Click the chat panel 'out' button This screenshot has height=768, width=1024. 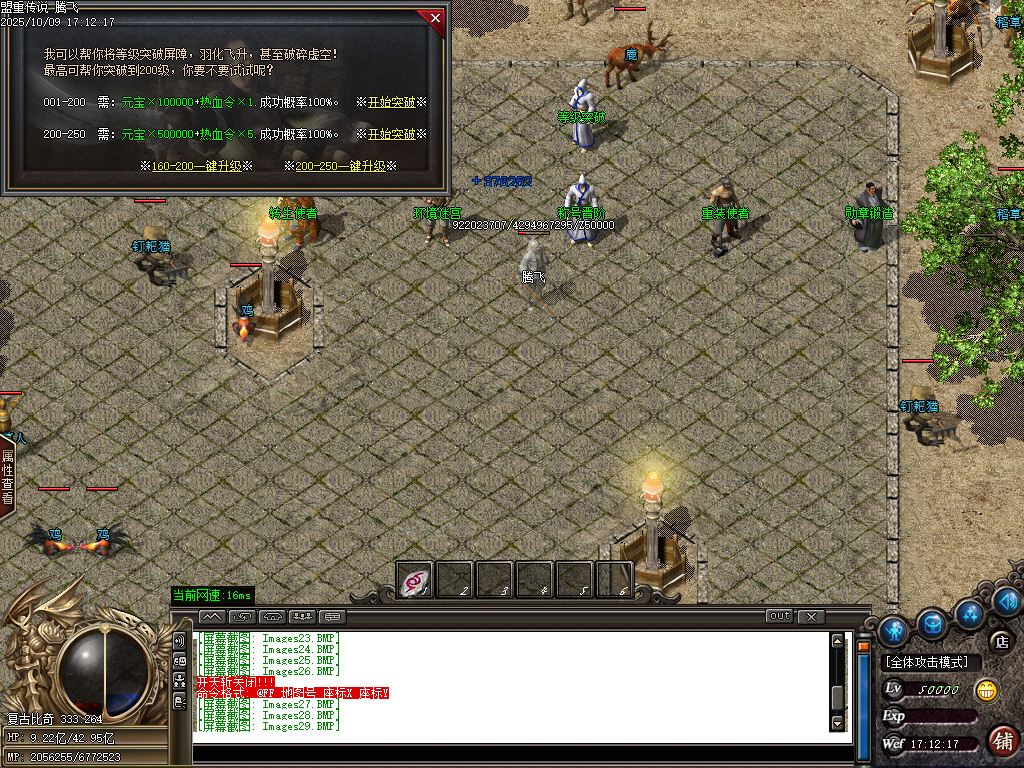pyautogui.click(x=779, y=616)
